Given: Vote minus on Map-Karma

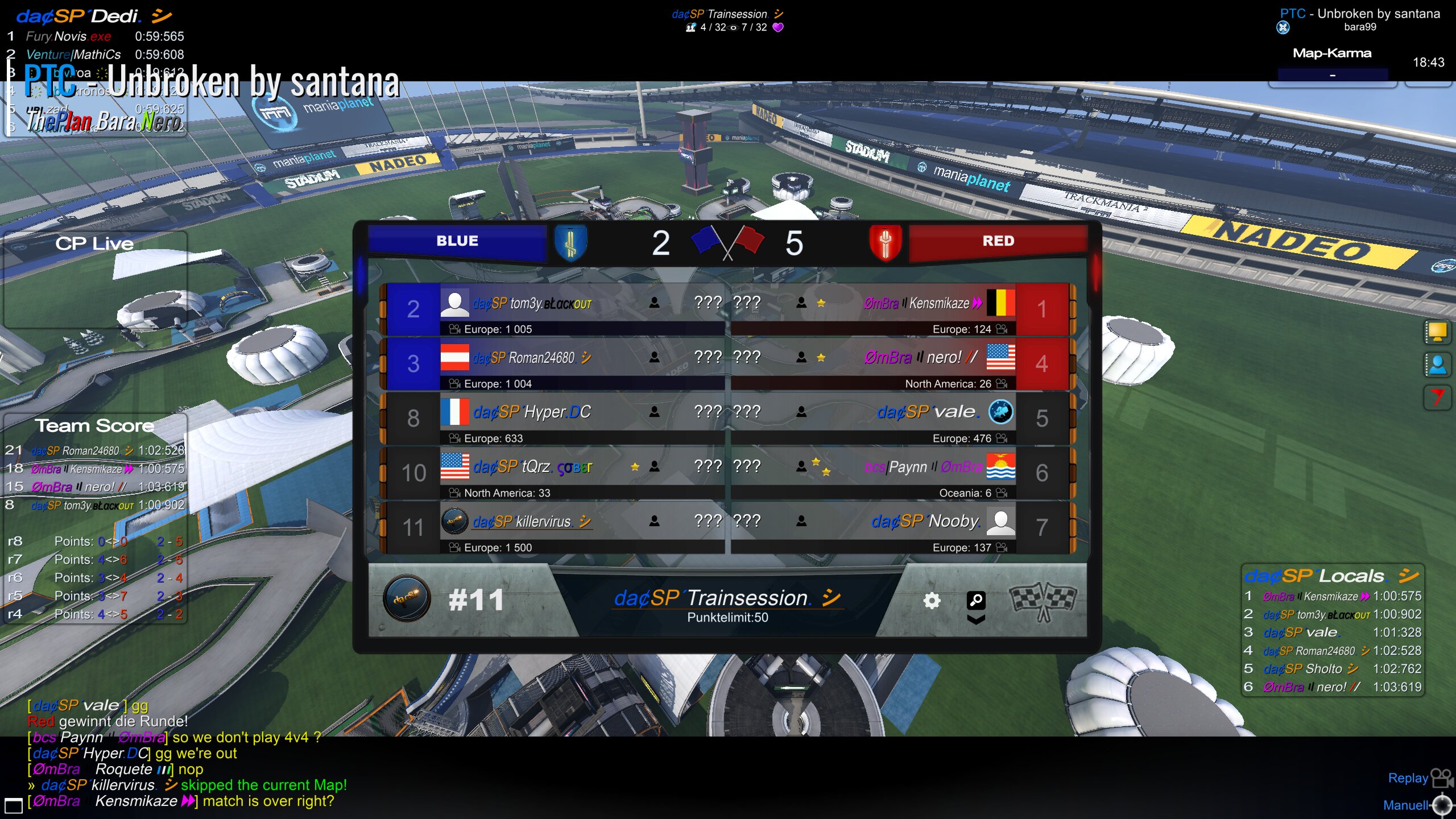Looking at the screenshot, I should pos(1332,75).
